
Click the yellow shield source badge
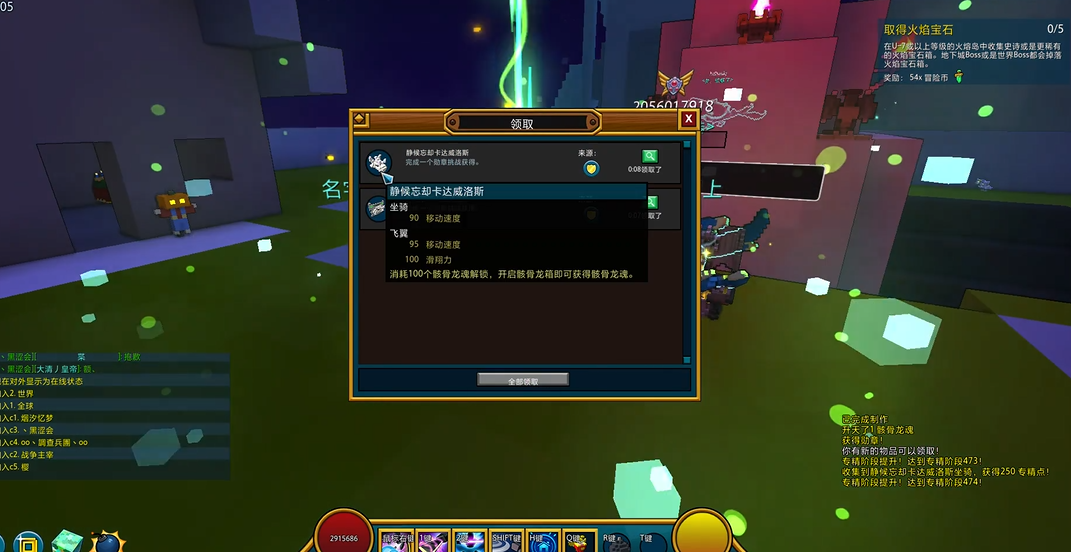point(591,168)
